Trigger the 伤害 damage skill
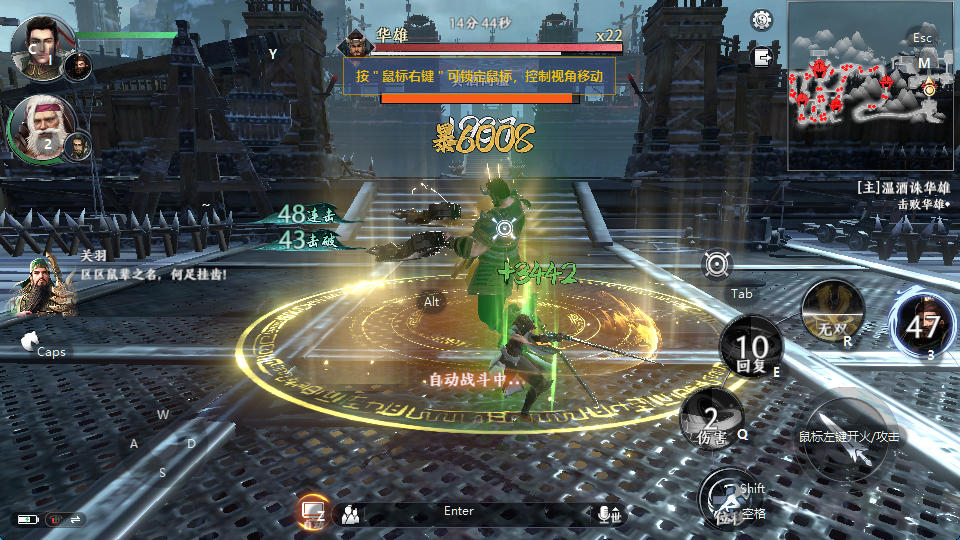The height and width of the screenshot is (540, 960). click(x=712, y=418)
